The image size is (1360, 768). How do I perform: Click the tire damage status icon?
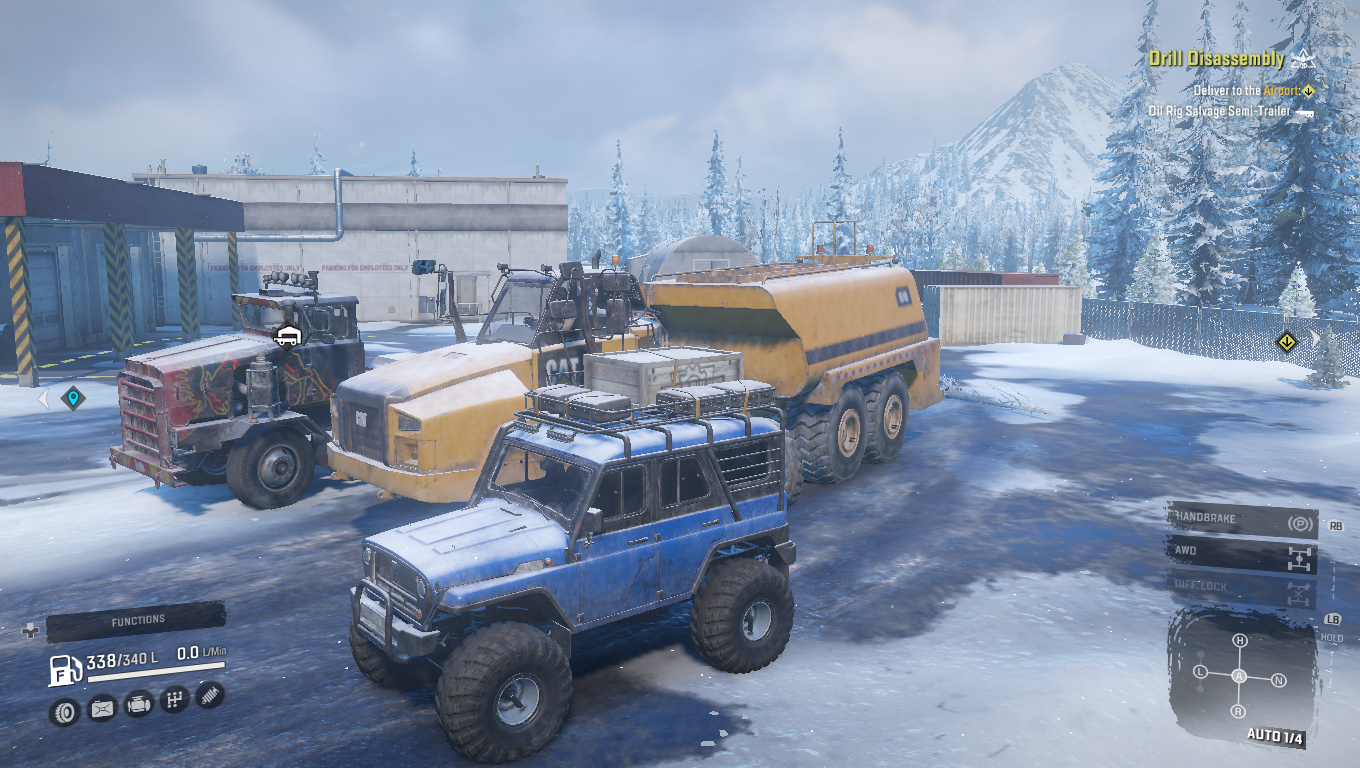pyautogui.click(x=64, y=712)
